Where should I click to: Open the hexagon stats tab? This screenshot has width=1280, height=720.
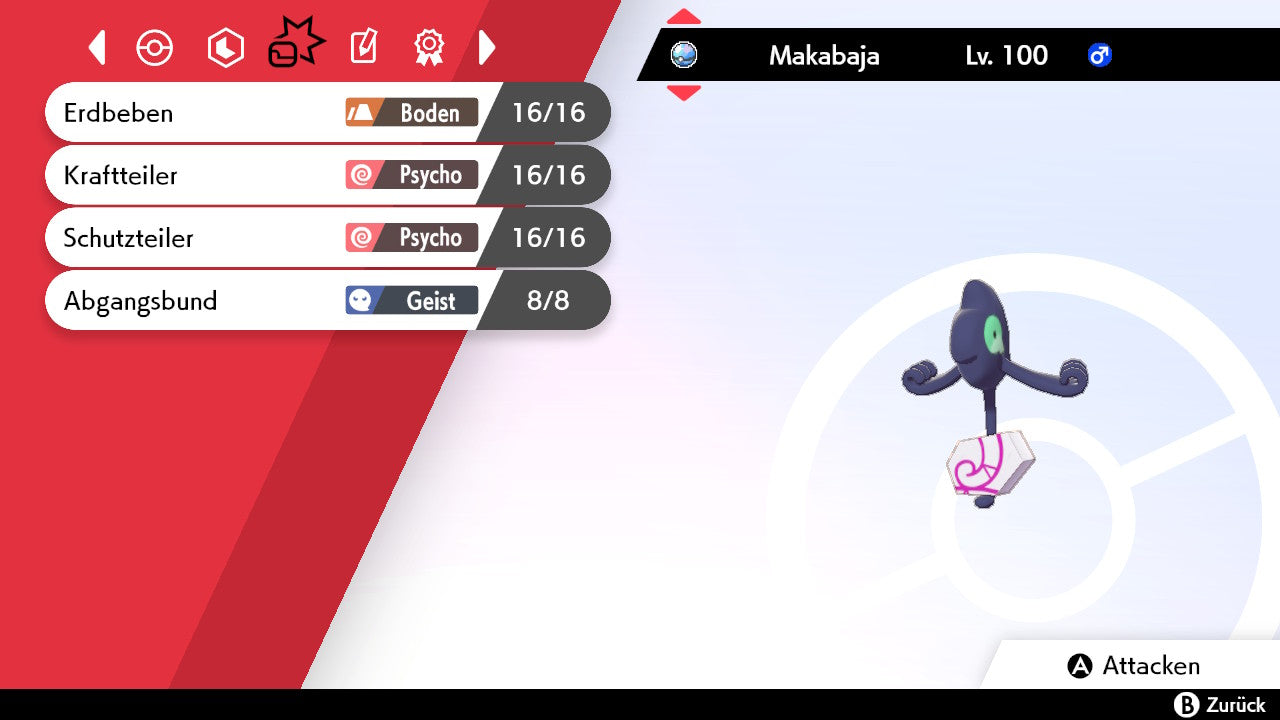(x=225, y=48)
